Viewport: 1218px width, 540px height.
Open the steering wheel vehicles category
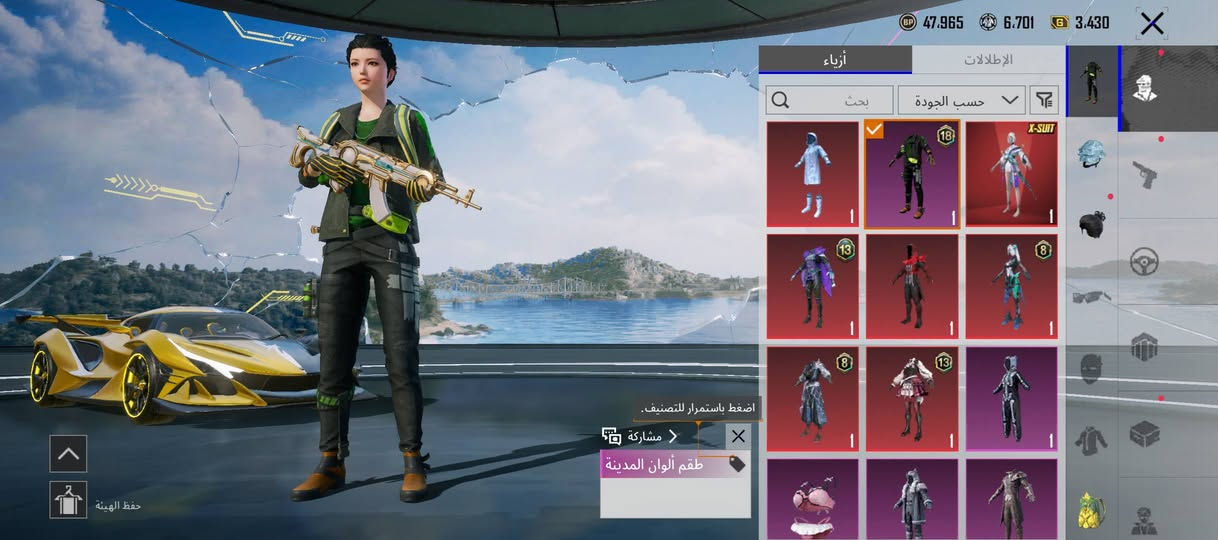click(1145, 262)
